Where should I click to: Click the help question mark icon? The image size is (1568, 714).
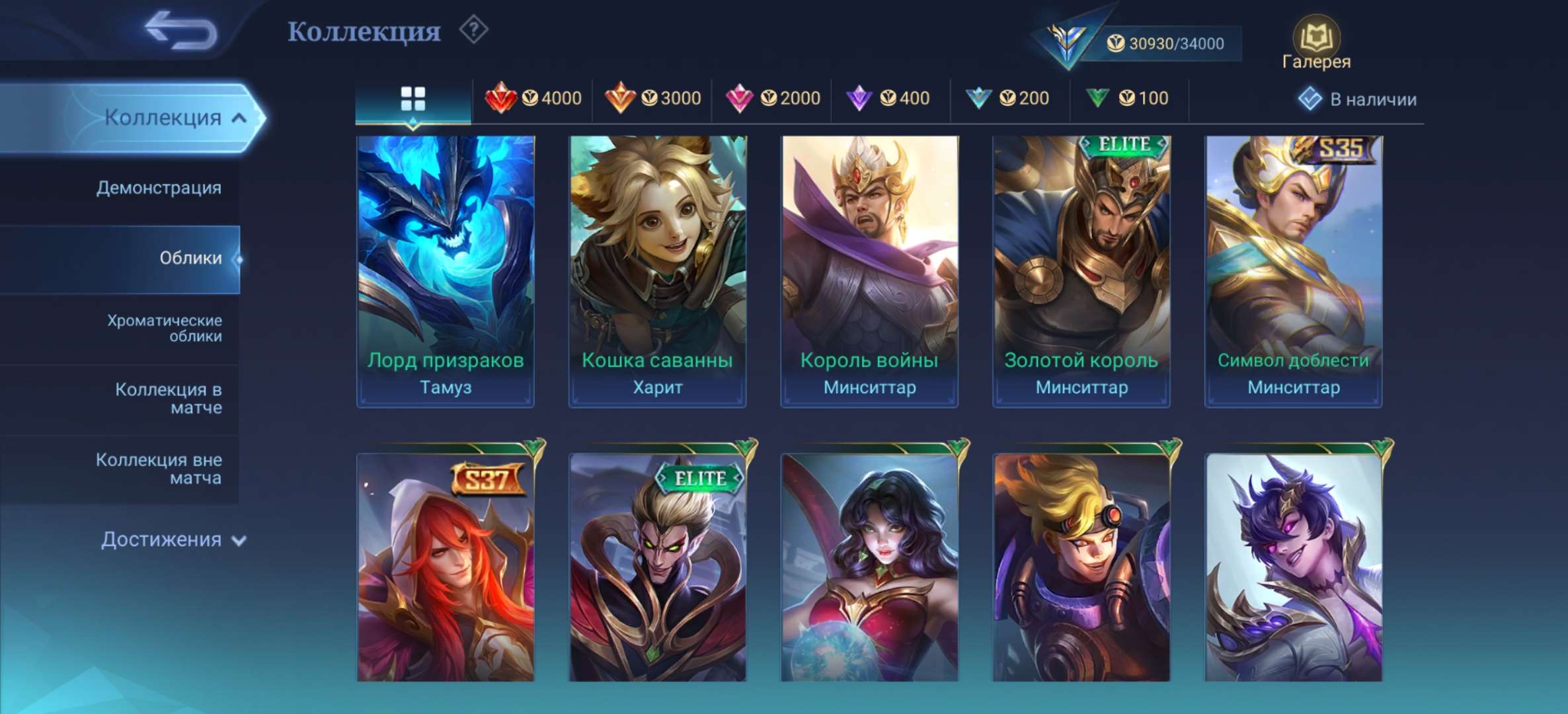473,31
